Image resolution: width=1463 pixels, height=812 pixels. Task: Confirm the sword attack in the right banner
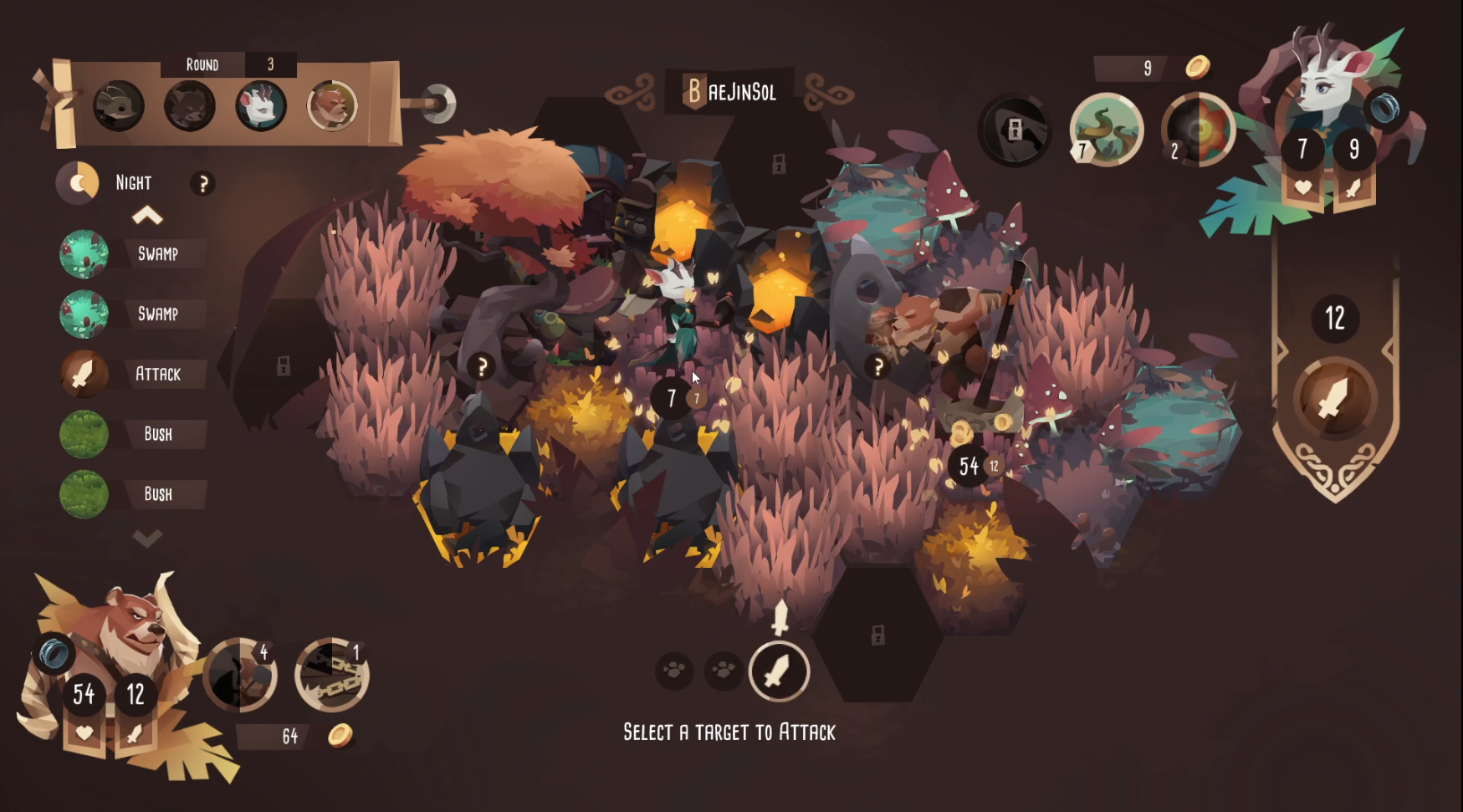1334,399
